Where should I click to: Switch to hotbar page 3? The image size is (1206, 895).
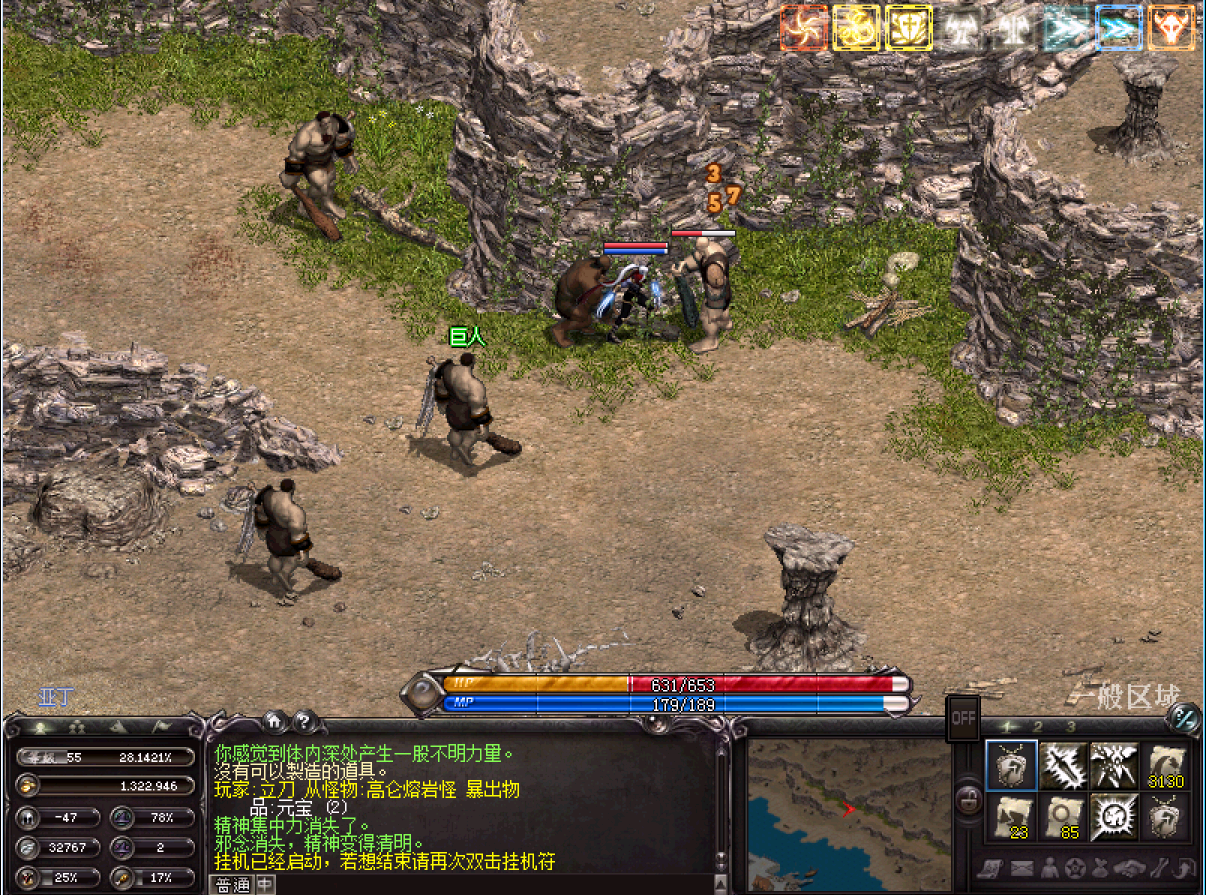pyautogui.click(x=1070, y=726)
